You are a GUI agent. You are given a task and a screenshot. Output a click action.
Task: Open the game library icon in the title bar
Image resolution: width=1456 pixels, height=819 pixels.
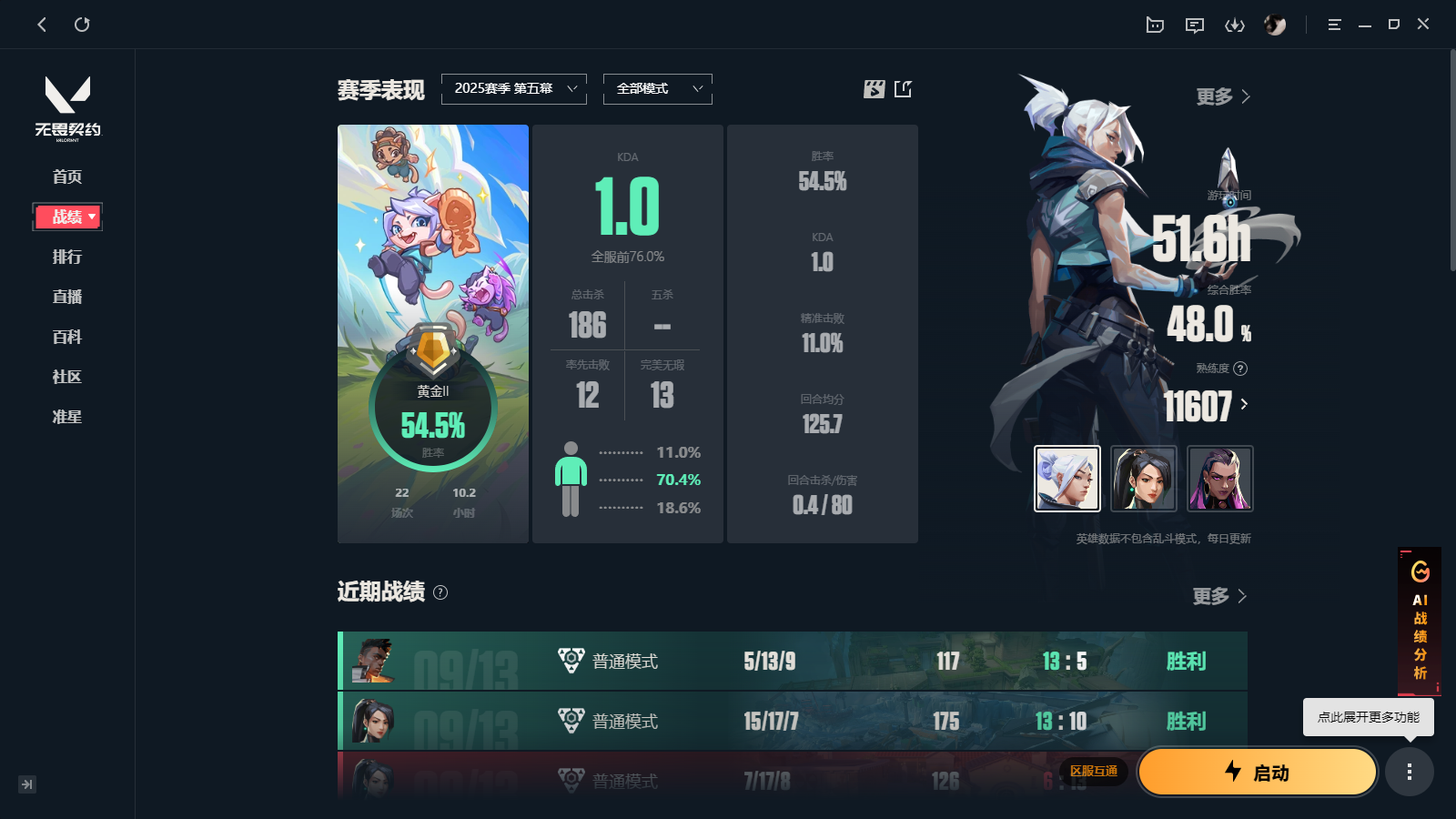point(1154,25)
